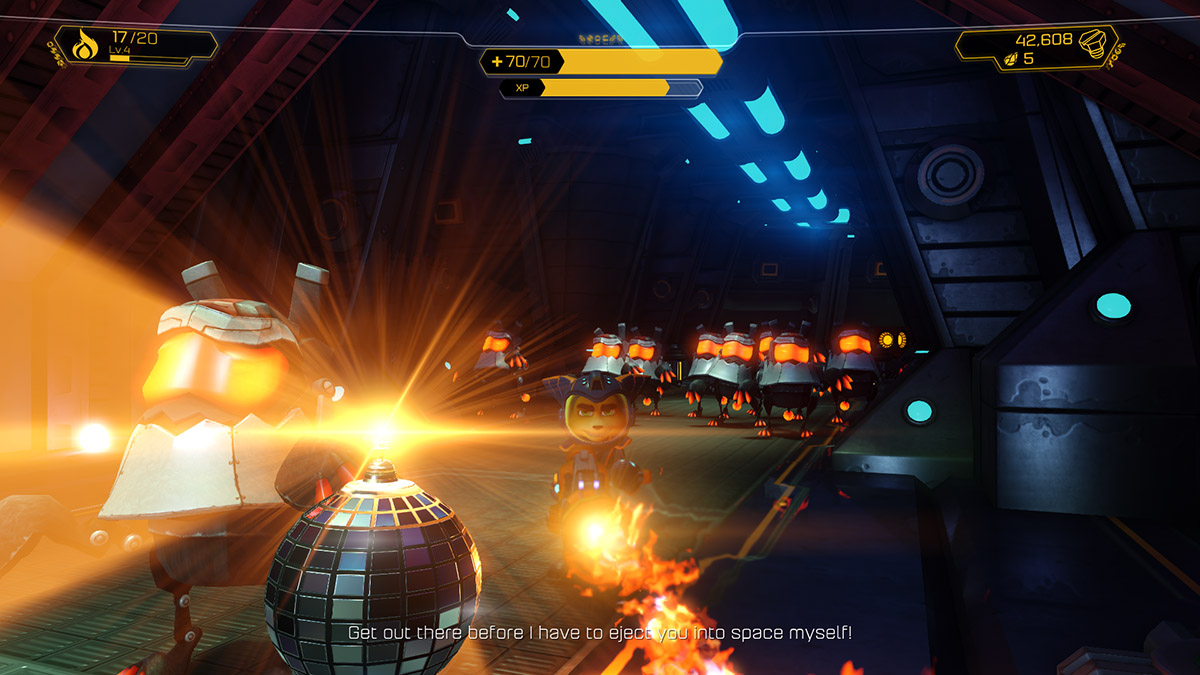Click the bolt currency icon
This screenshot has height=675, width=1200.
(x=1093, y=41)
